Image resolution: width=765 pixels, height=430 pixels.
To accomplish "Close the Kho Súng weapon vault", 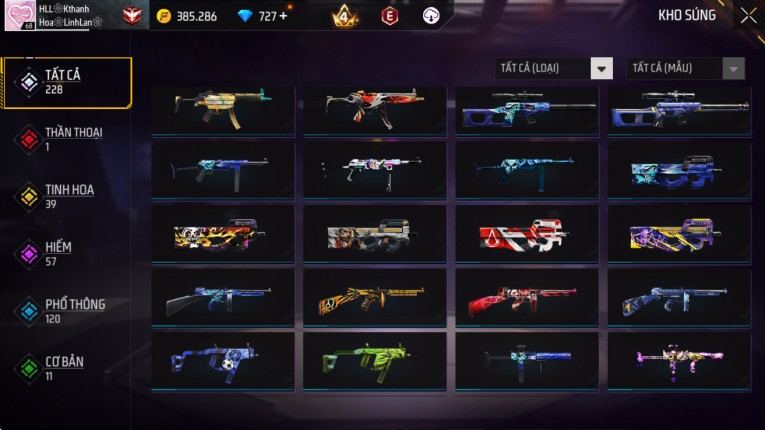I will point(748,16).
